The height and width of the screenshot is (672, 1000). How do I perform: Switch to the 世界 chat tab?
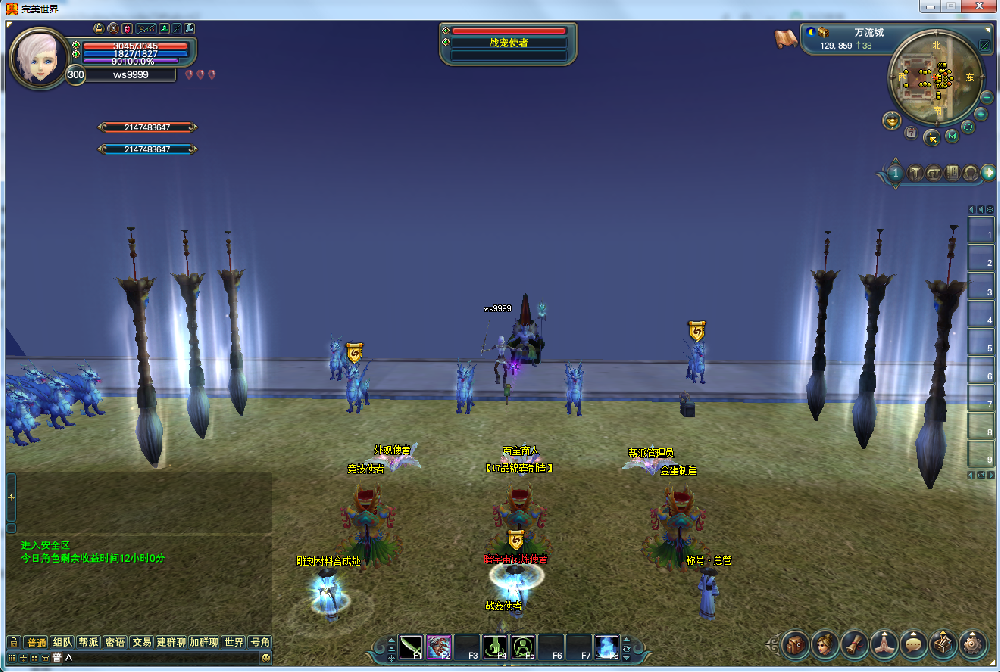pos(234,642)
